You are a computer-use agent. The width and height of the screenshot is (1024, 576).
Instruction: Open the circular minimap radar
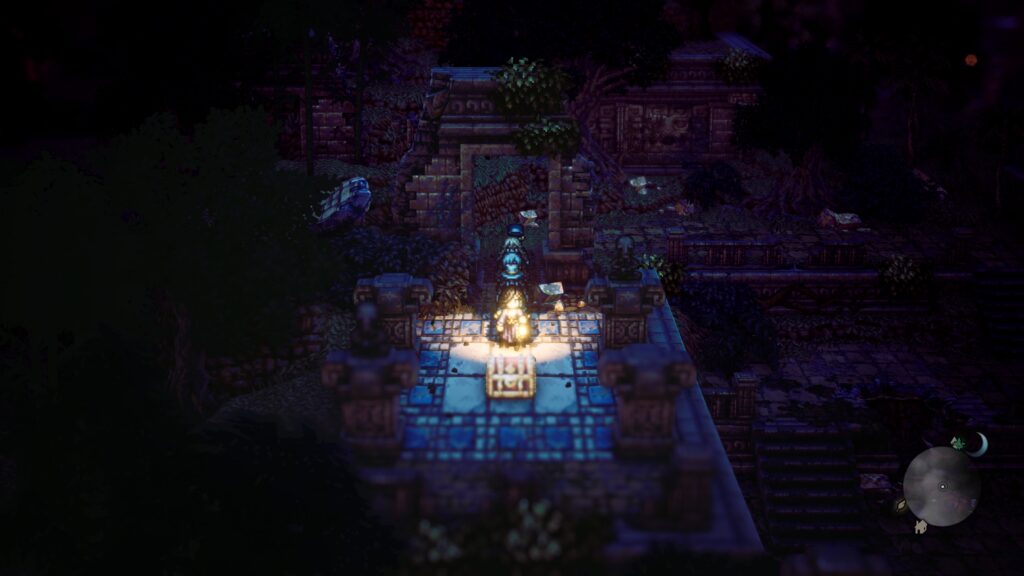(941, 486)
